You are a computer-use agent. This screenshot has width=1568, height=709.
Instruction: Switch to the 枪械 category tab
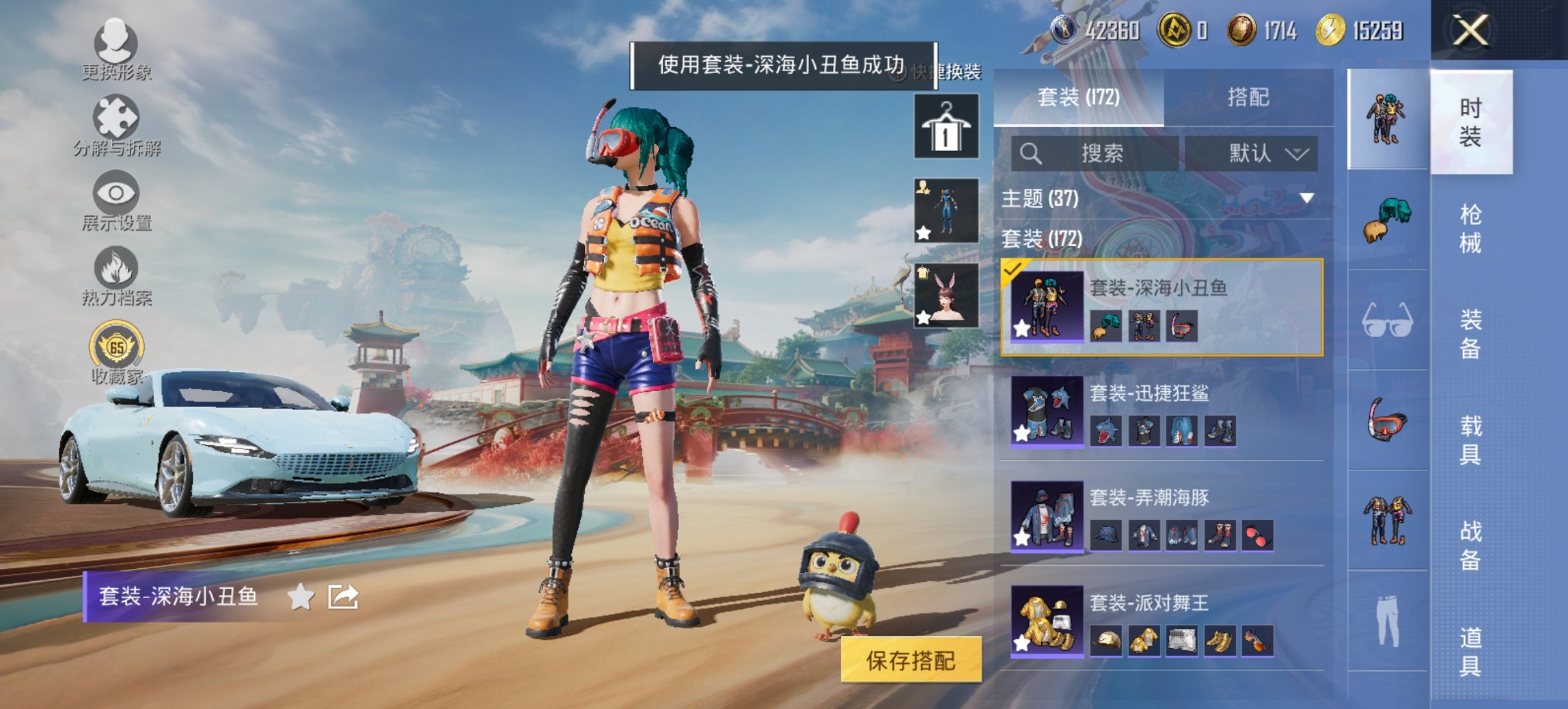pos(1472,229)
